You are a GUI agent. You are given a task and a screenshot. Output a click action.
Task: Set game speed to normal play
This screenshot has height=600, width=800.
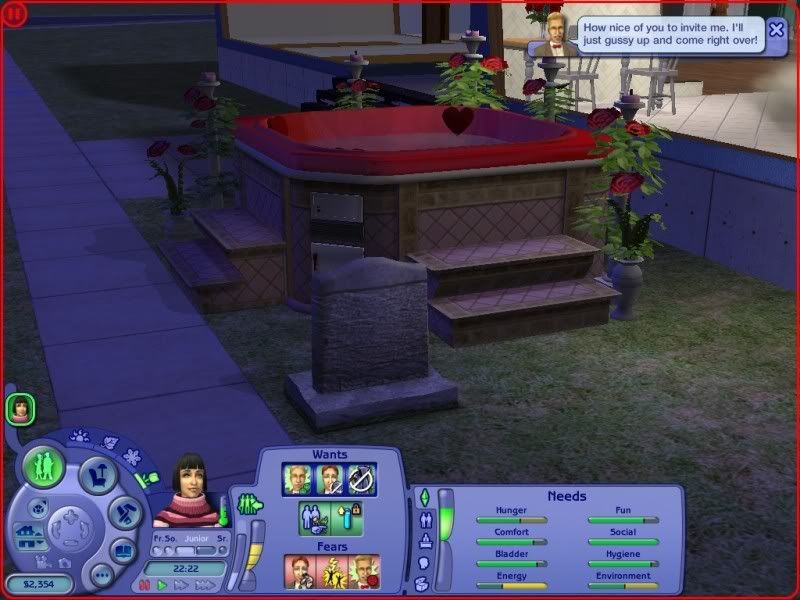[x=162, y=584]
